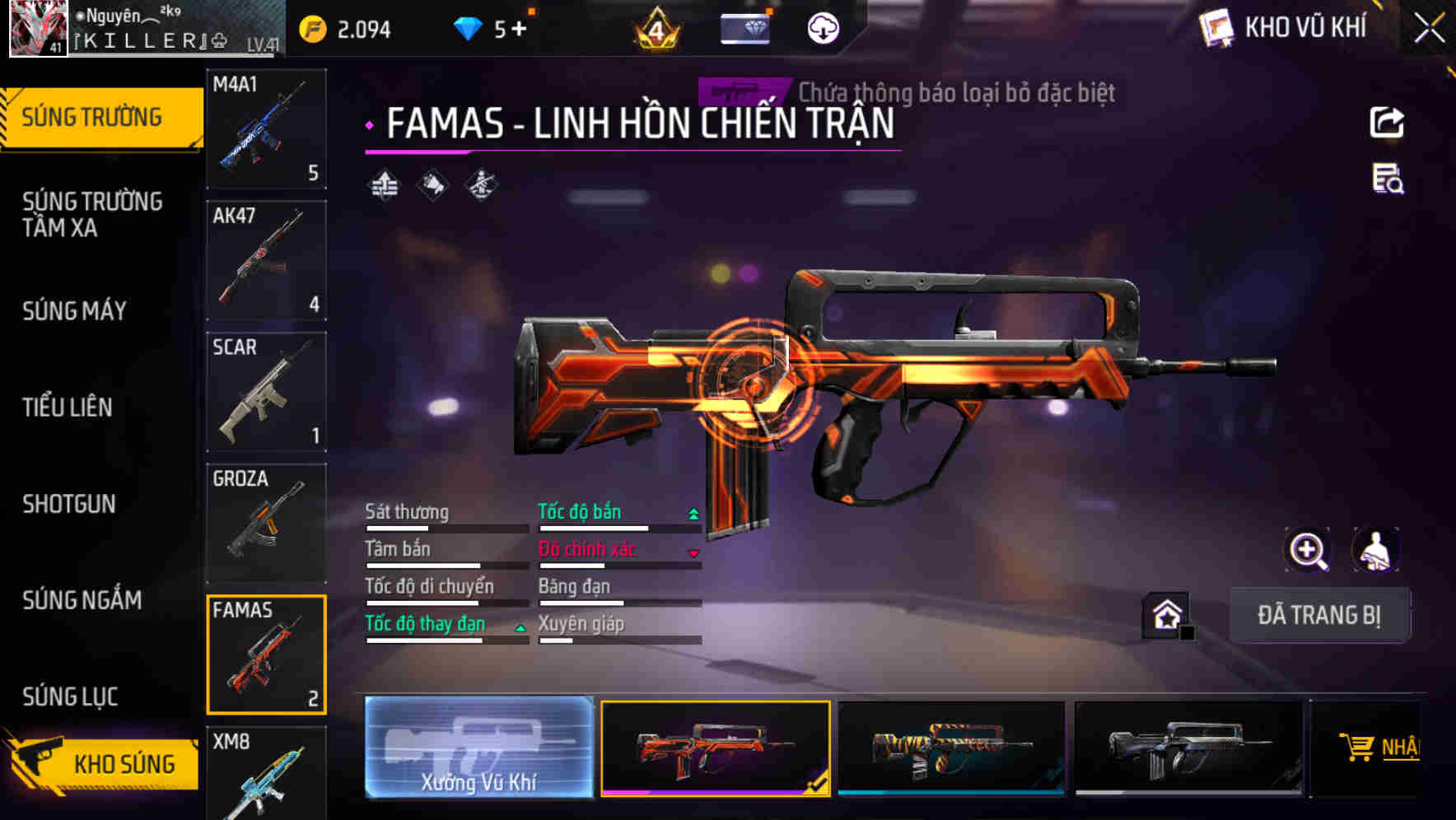Image resolution: width=1456 pixels, height=820 pixels.
Task: Add more diamonds with plus button
Action: (x=519, y=30)
